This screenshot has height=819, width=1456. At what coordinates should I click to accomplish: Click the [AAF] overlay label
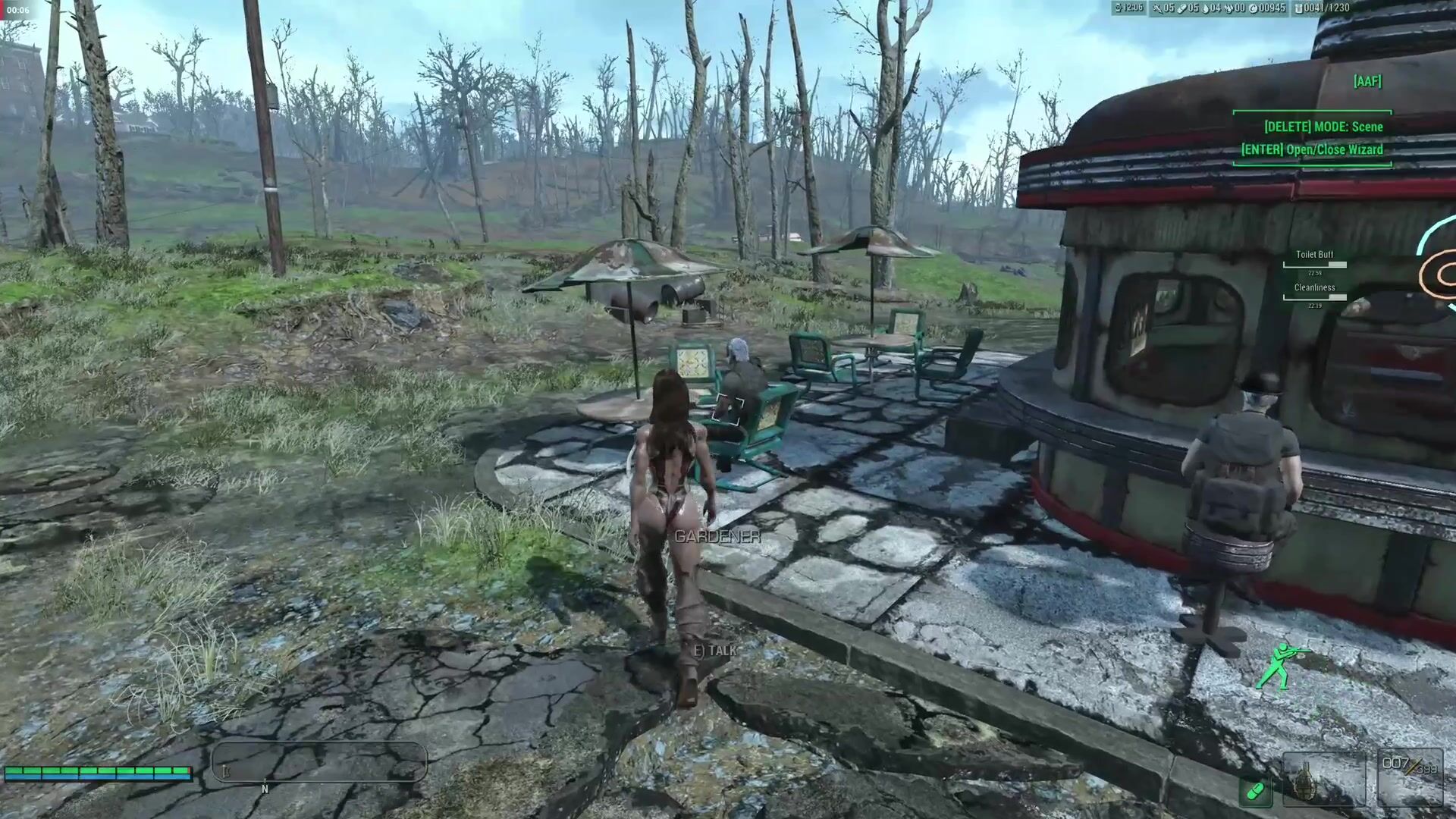1367,81
